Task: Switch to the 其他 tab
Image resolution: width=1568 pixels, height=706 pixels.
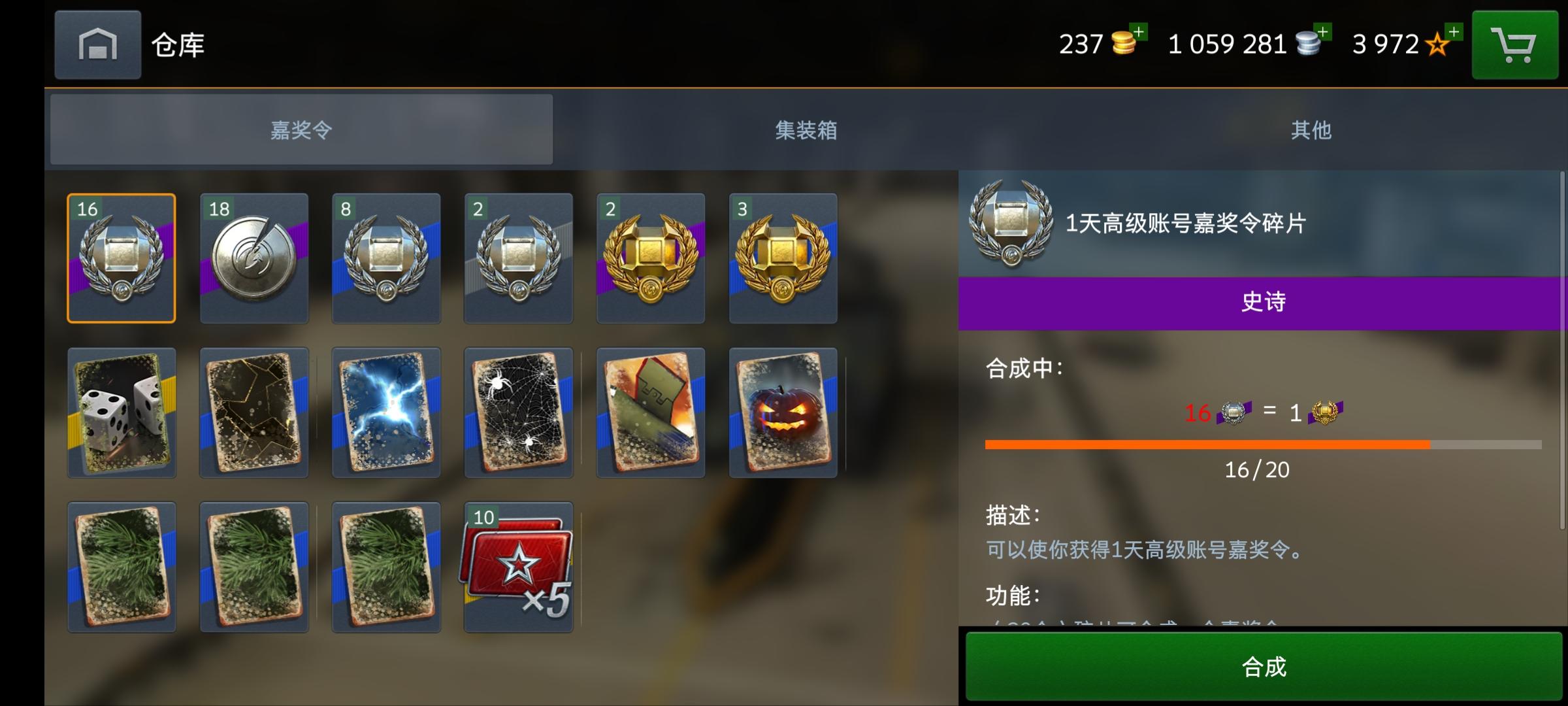Action: pyautogui.click(x=1310, y=130)
